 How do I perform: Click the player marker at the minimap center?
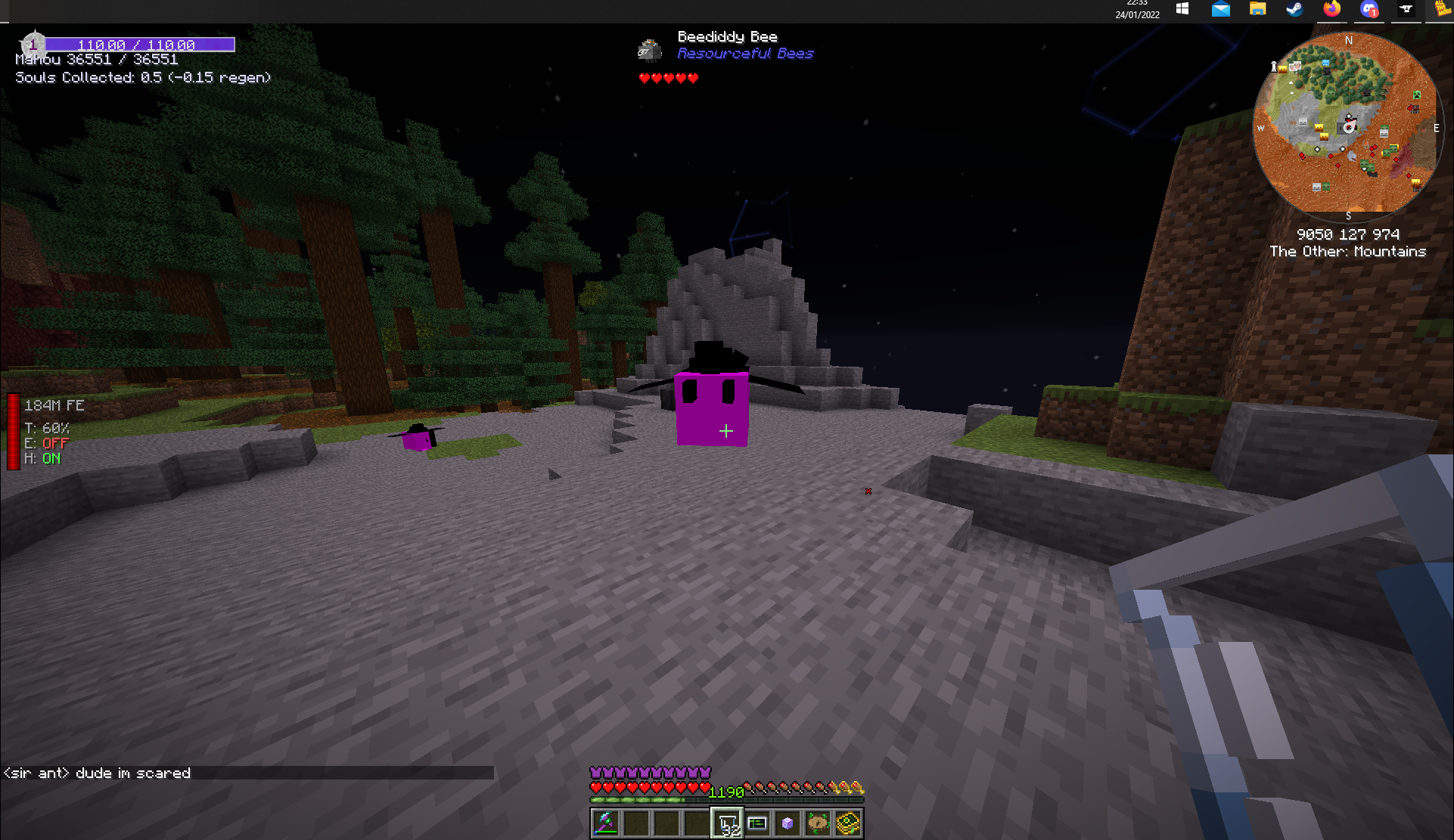click(x=1349, y=129)
